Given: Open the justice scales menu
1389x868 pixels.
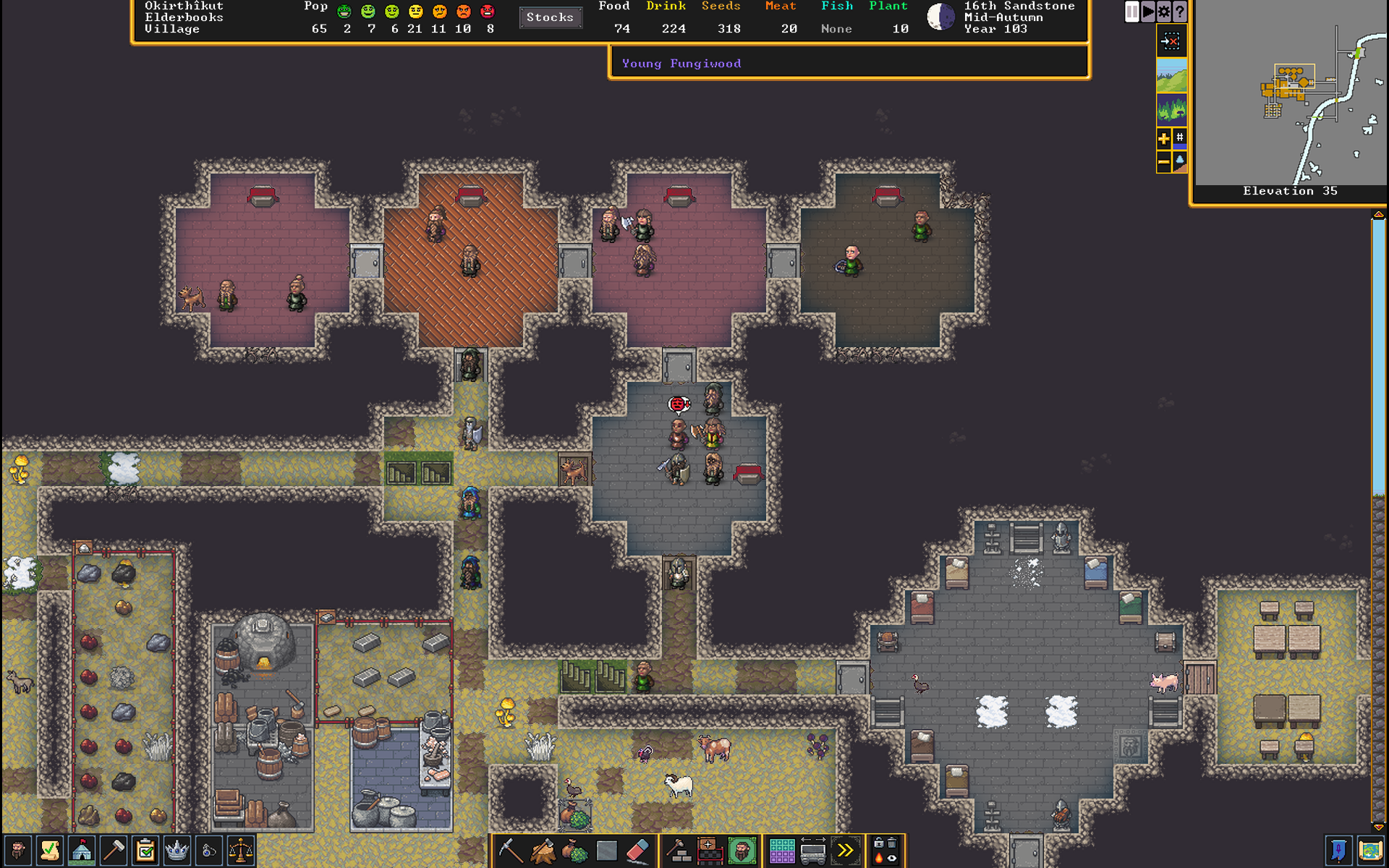Looking at the screenshot, I should click(241, 851).
